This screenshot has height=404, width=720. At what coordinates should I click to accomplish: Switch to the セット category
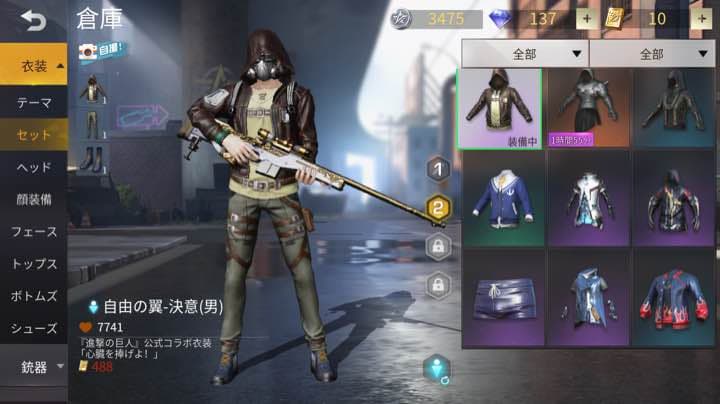click(x=34, y=134)
